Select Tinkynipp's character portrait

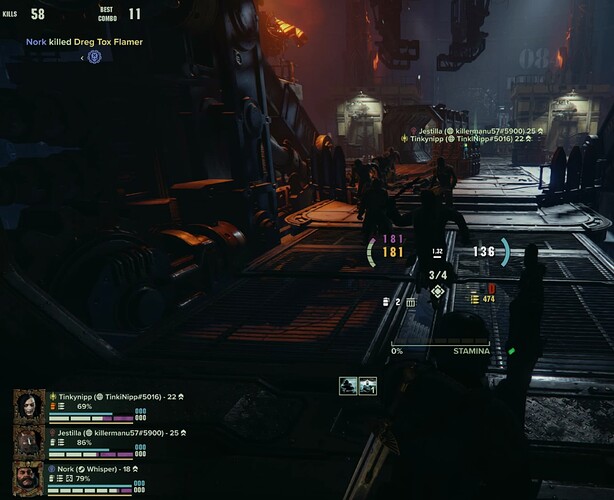[29, 406]
